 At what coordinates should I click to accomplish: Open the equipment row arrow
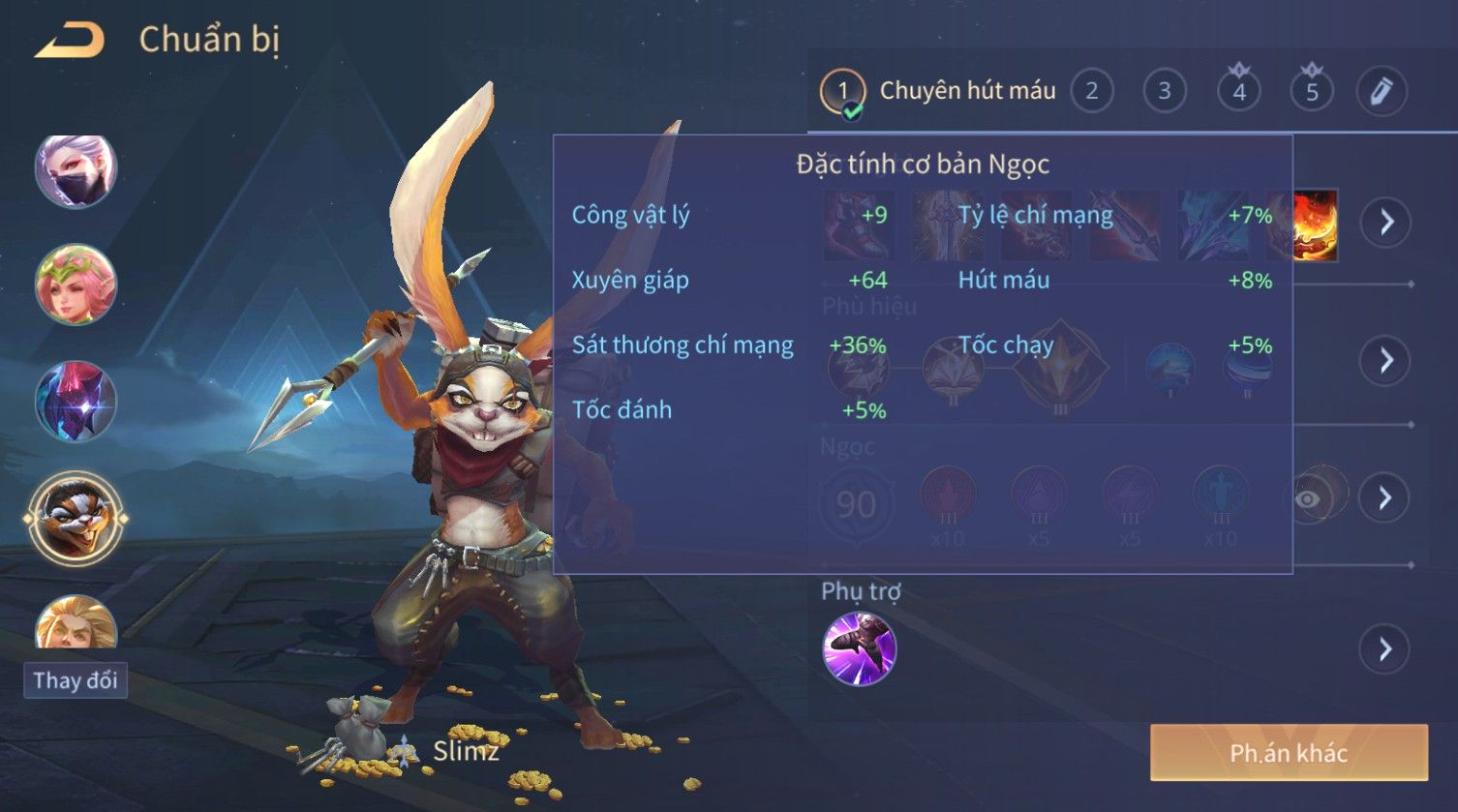(1386, 223)
